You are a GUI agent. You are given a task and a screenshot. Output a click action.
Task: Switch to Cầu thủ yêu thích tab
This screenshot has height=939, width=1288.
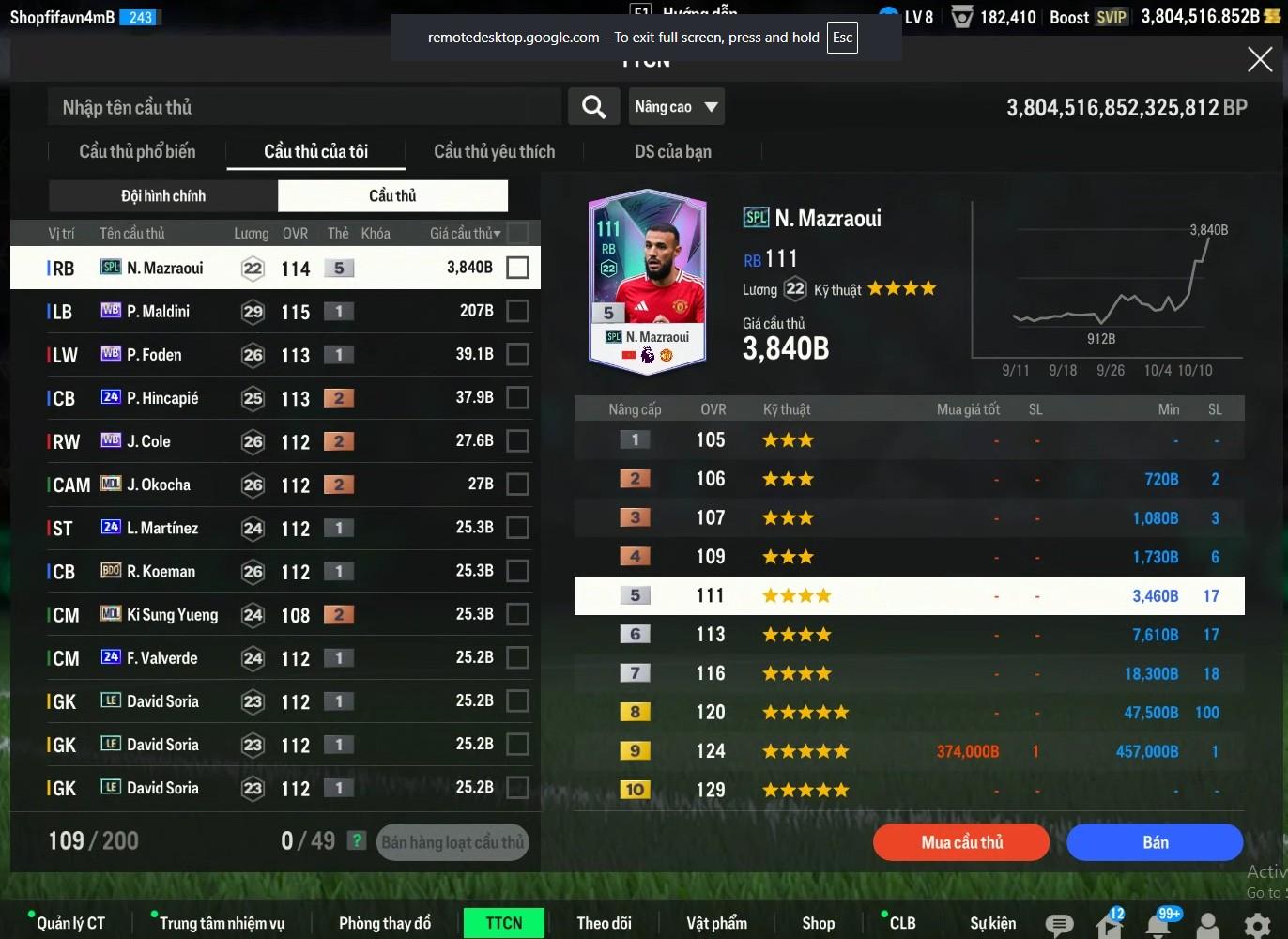494,151
